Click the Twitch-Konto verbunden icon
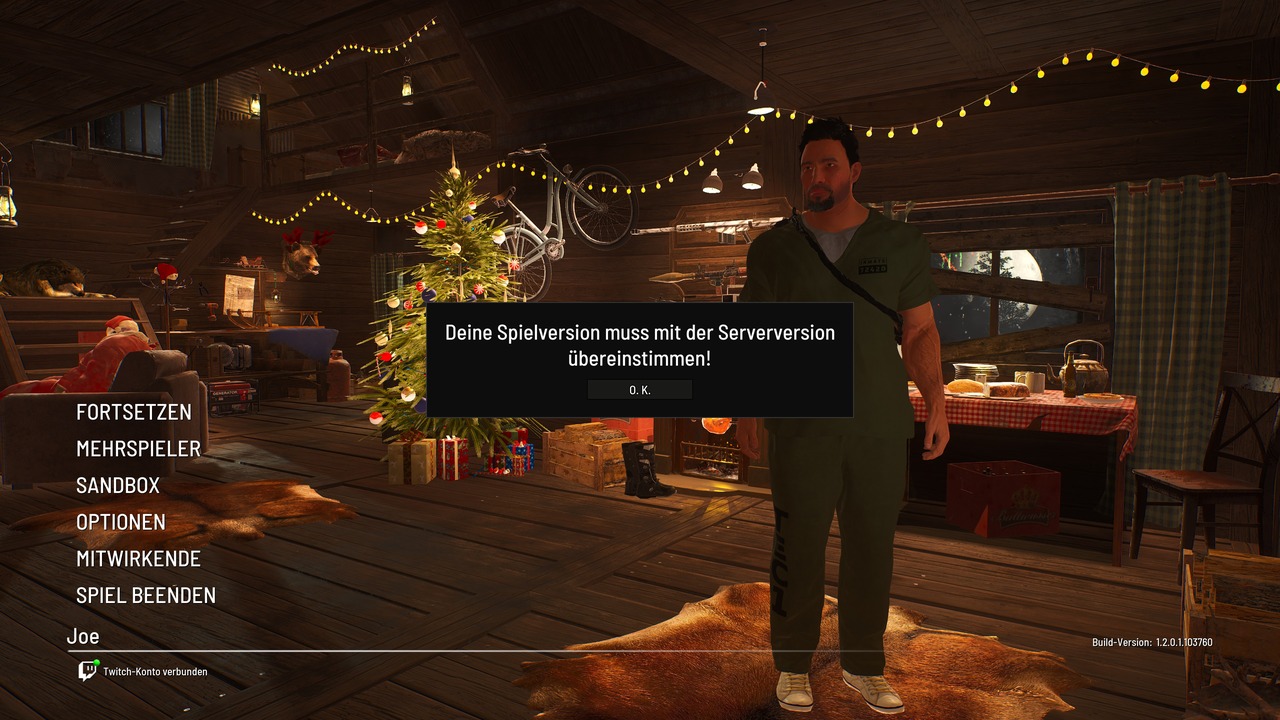 pyautogui.click(x=88, y=671)
